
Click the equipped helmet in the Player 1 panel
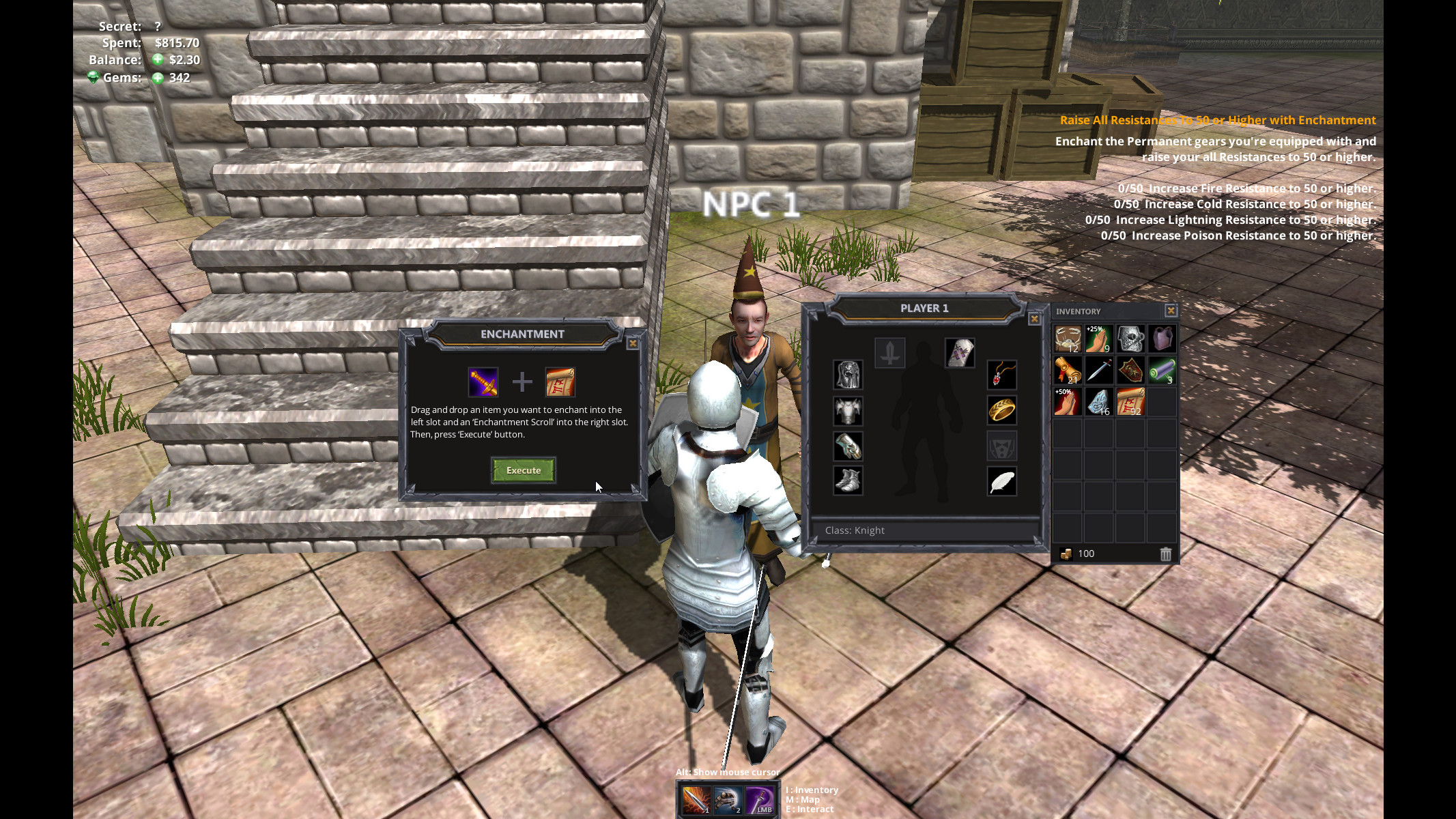[x=848, y=375]
